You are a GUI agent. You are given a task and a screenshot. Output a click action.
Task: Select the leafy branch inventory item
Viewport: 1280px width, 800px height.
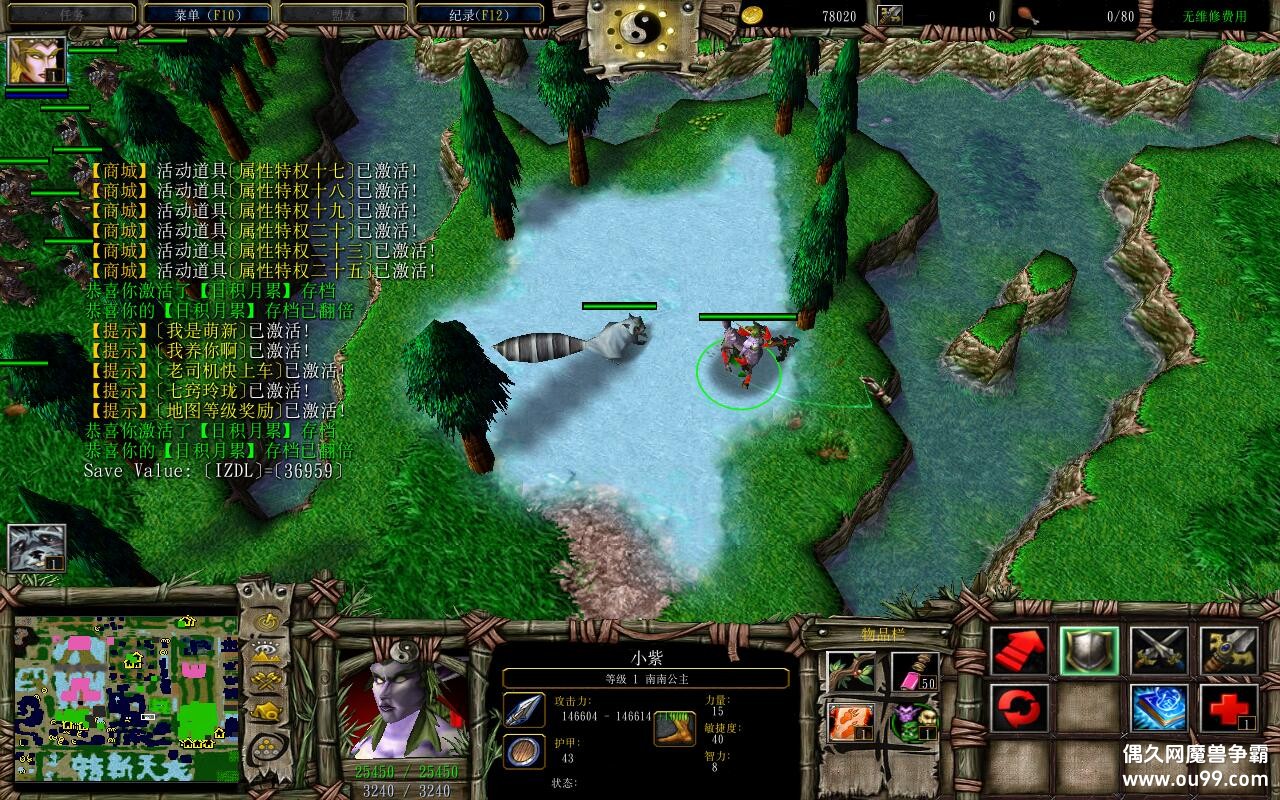point(852,672)
